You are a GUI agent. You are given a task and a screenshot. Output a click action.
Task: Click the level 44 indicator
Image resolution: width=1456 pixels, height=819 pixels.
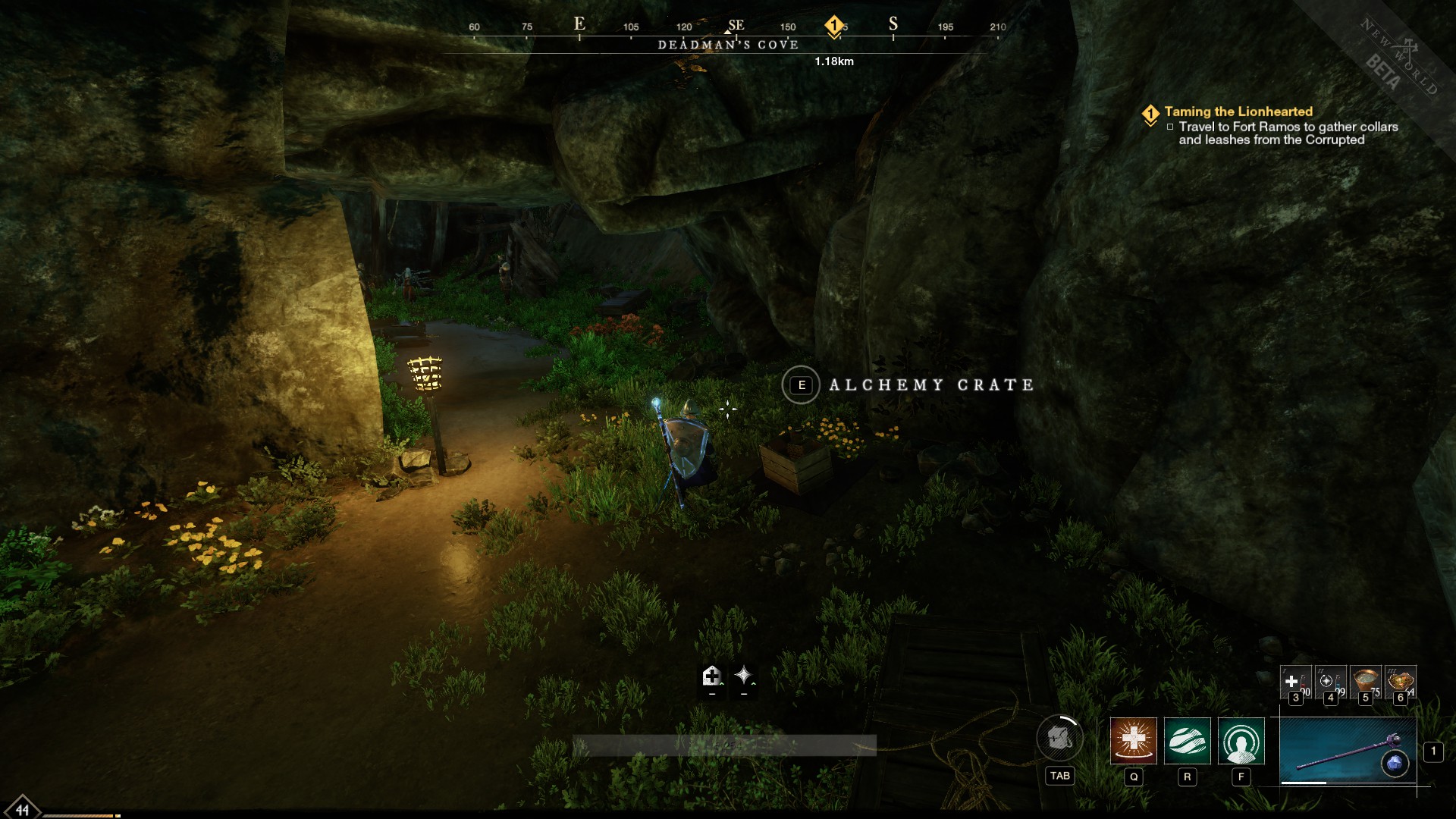pyautogui.click(x=23, y=809)
